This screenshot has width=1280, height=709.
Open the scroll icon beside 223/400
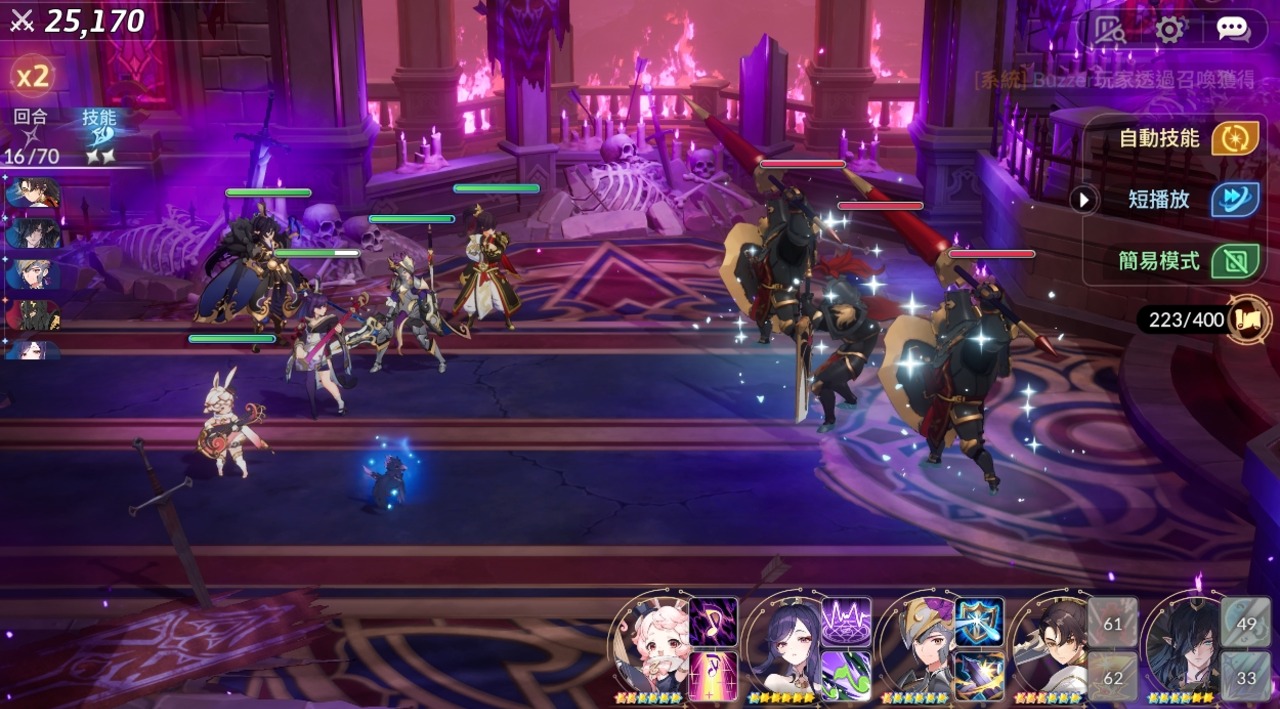(x=1251, y=320)
